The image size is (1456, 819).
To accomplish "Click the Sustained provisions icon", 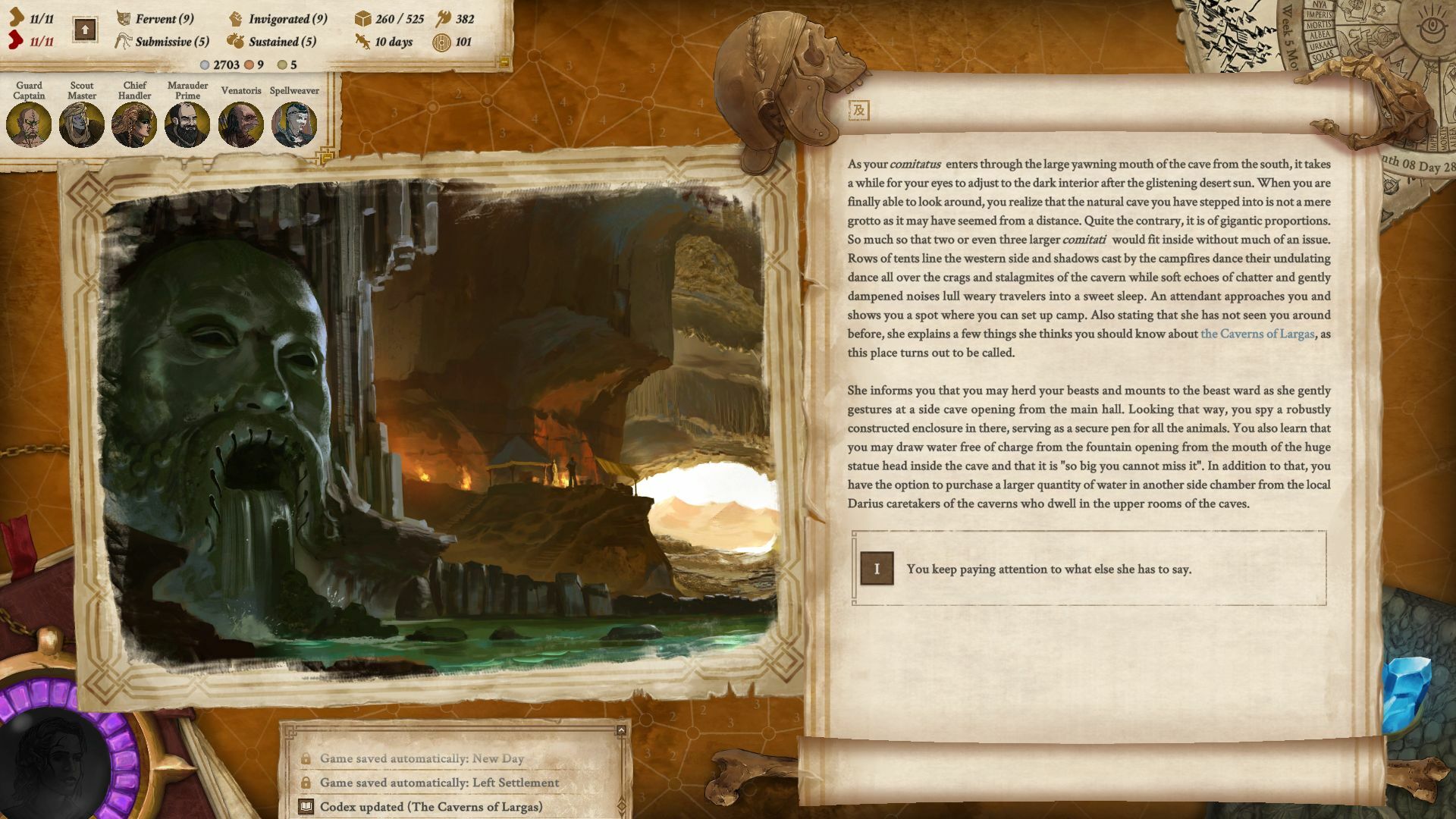I will click(236, 42).
